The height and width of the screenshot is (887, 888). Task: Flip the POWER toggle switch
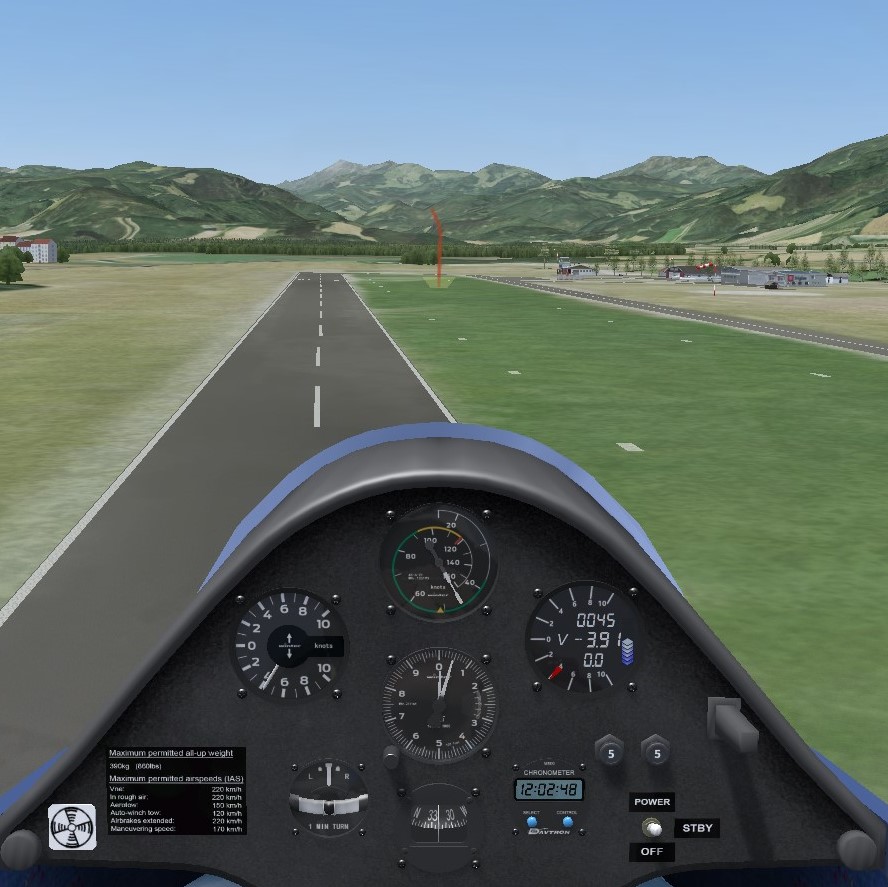(x=652, y=827)
